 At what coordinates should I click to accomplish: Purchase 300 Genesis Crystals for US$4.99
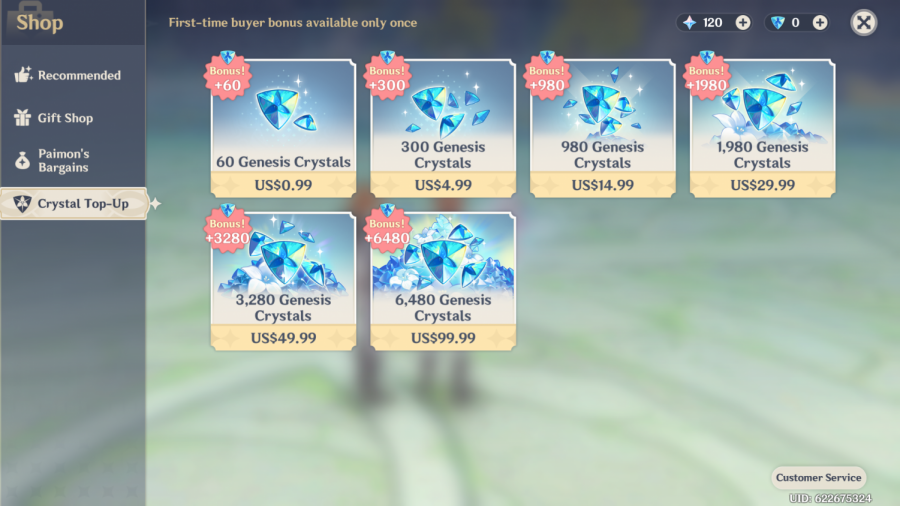point(443,127)
